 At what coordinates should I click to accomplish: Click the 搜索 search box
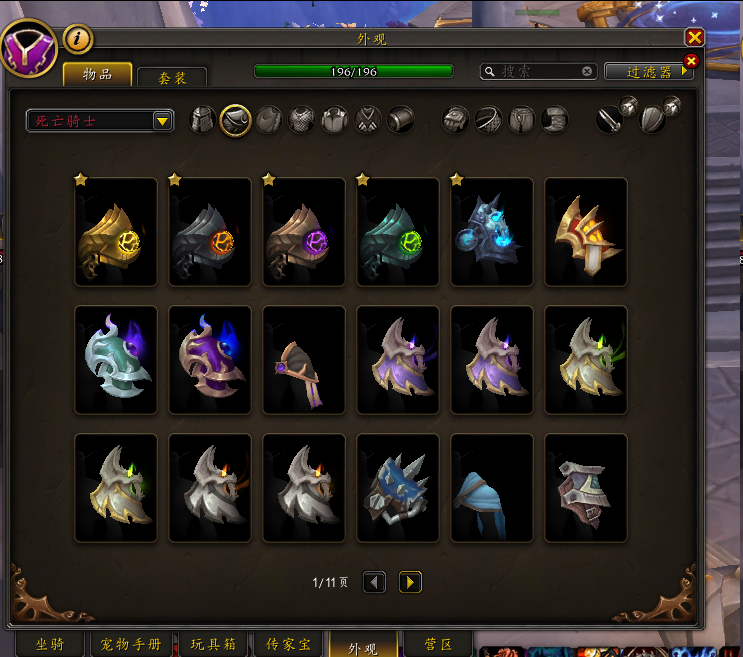[538, 72]
